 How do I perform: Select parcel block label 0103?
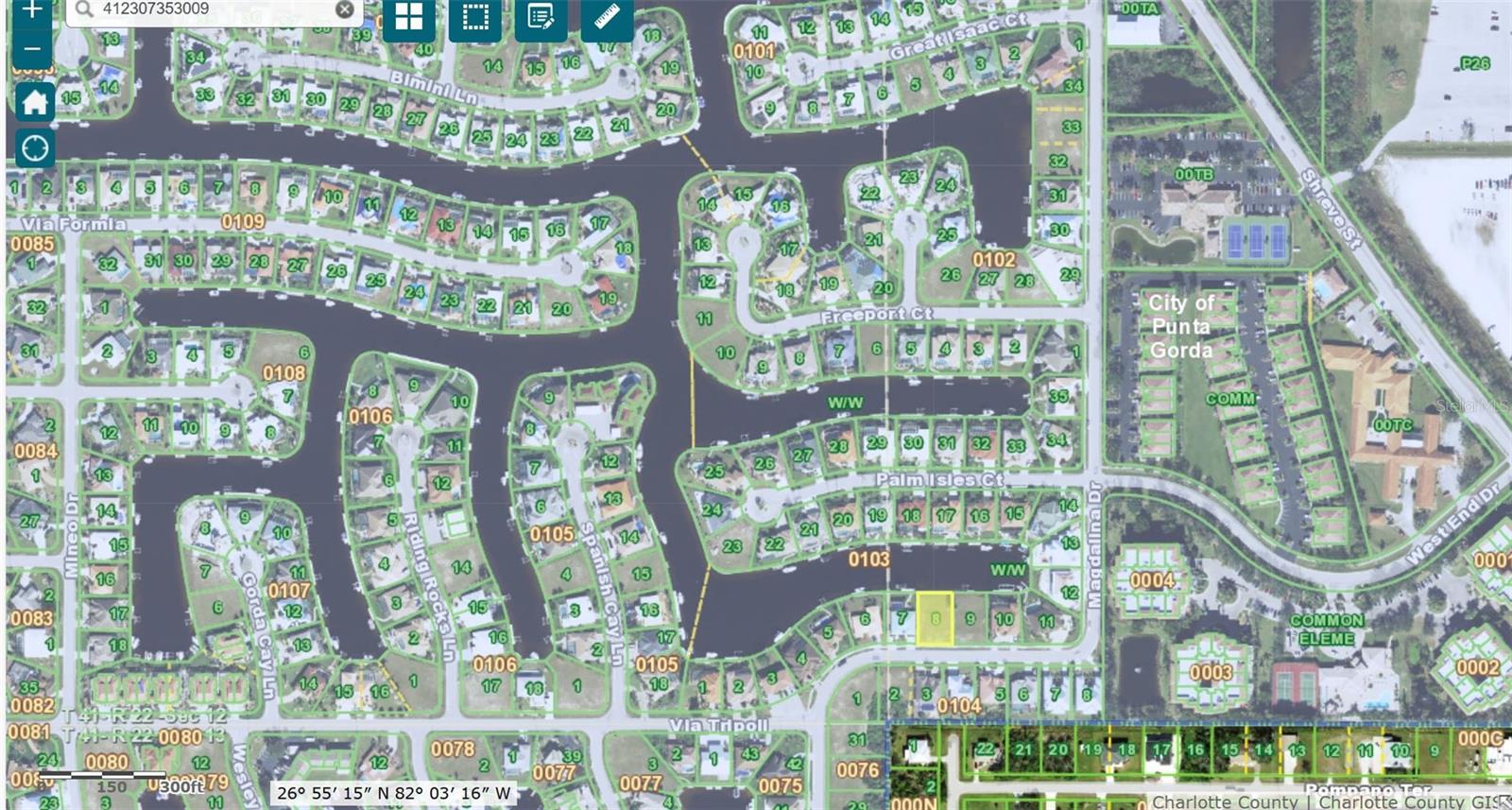(x=867, y=560)
